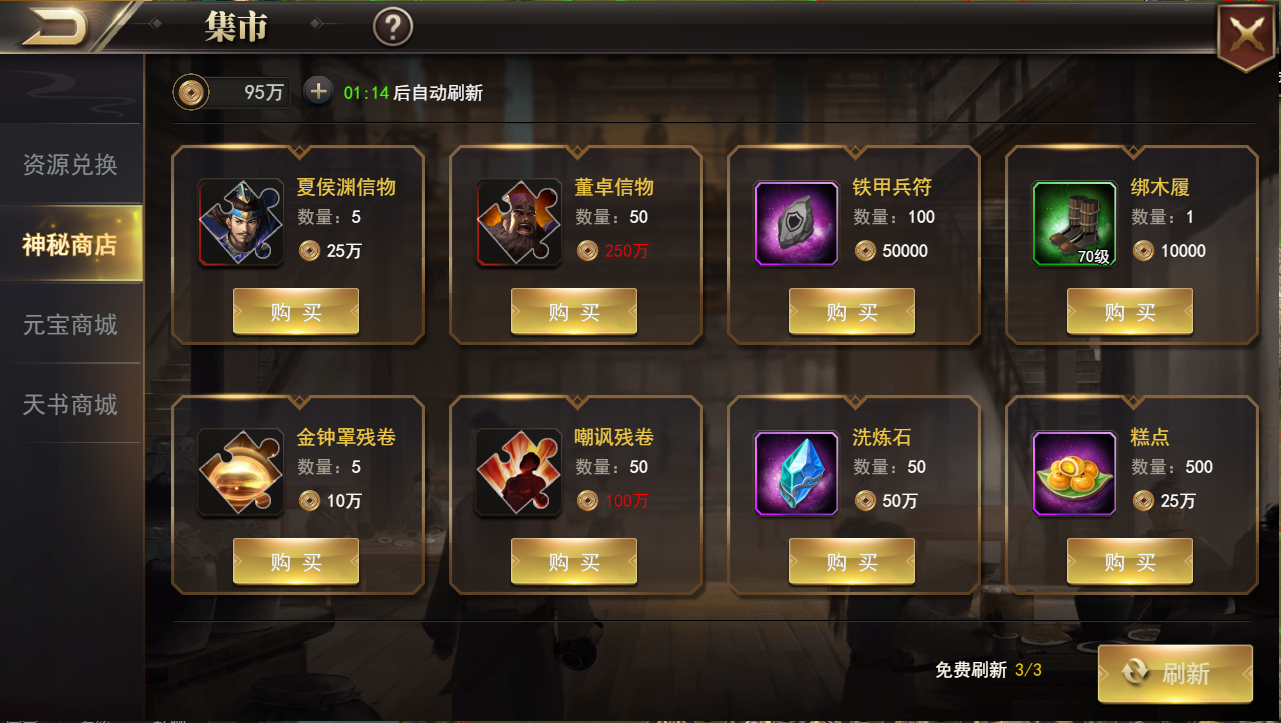The image size is (1281, 723).
Task: Click the 糕点 pastry plate icon
Action: tap(1074, 472)
